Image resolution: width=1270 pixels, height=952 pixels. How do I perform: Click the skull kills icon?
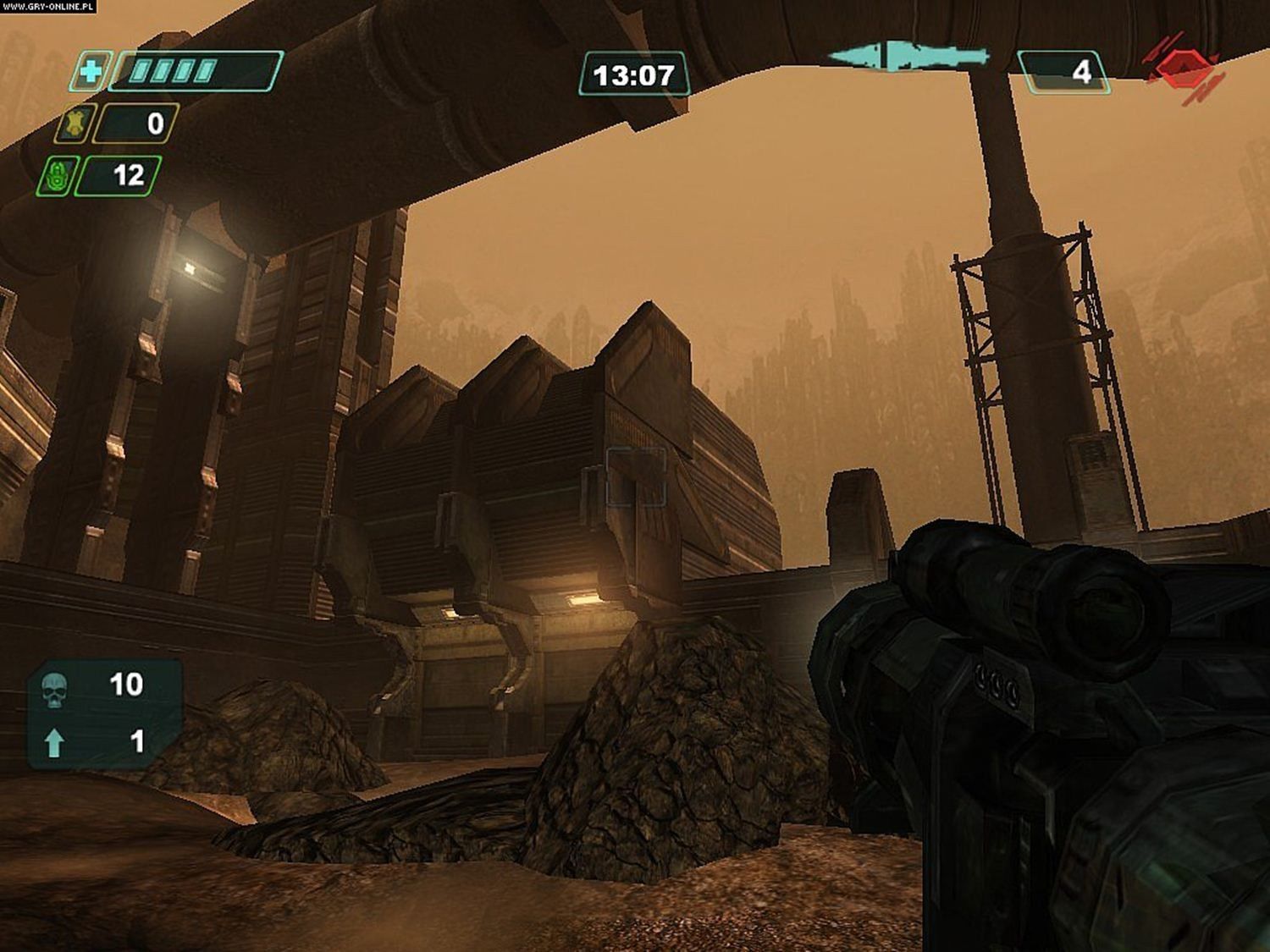(54, 689)
